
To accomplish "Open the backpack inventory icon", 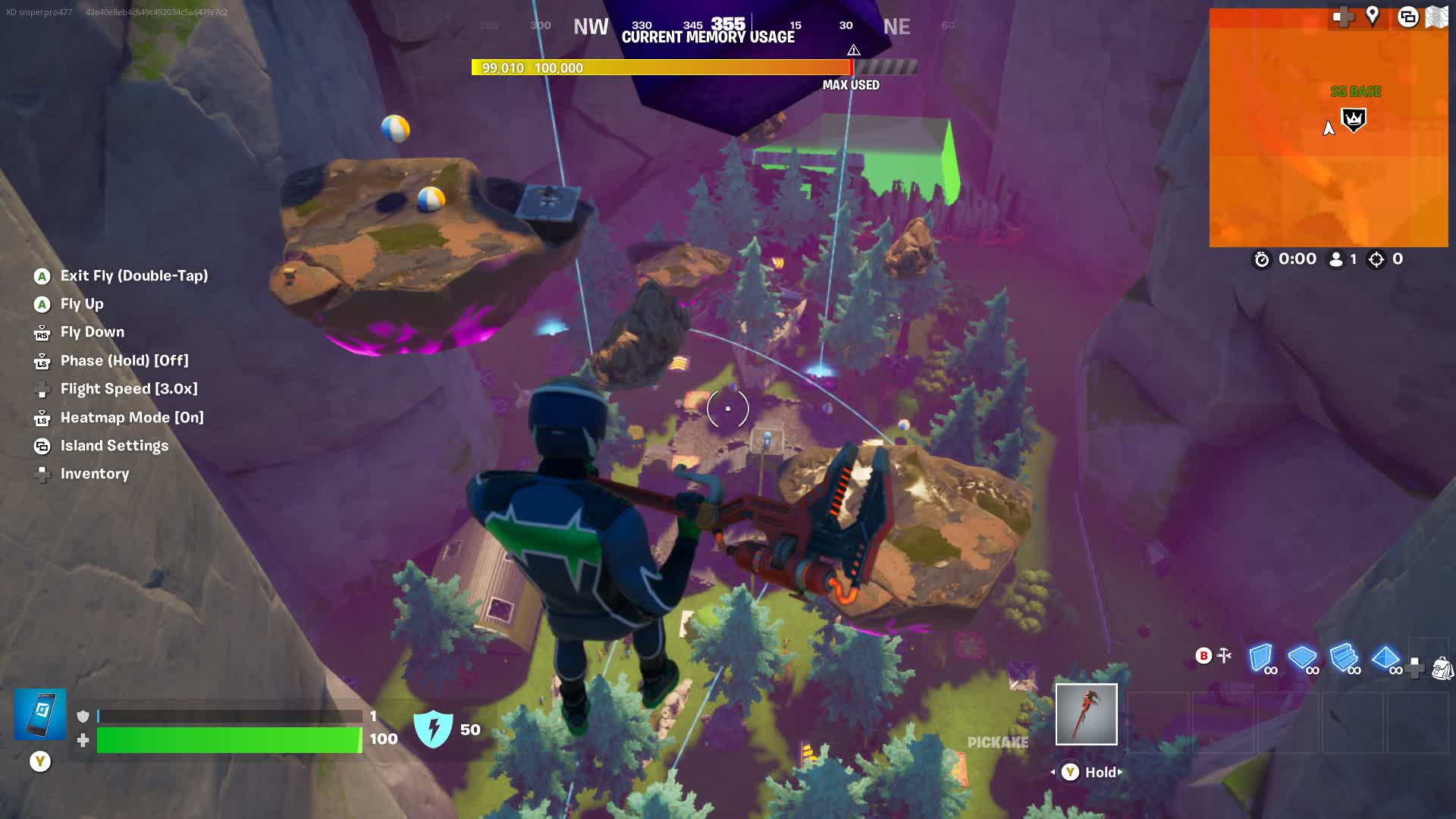I will 1442,668.
